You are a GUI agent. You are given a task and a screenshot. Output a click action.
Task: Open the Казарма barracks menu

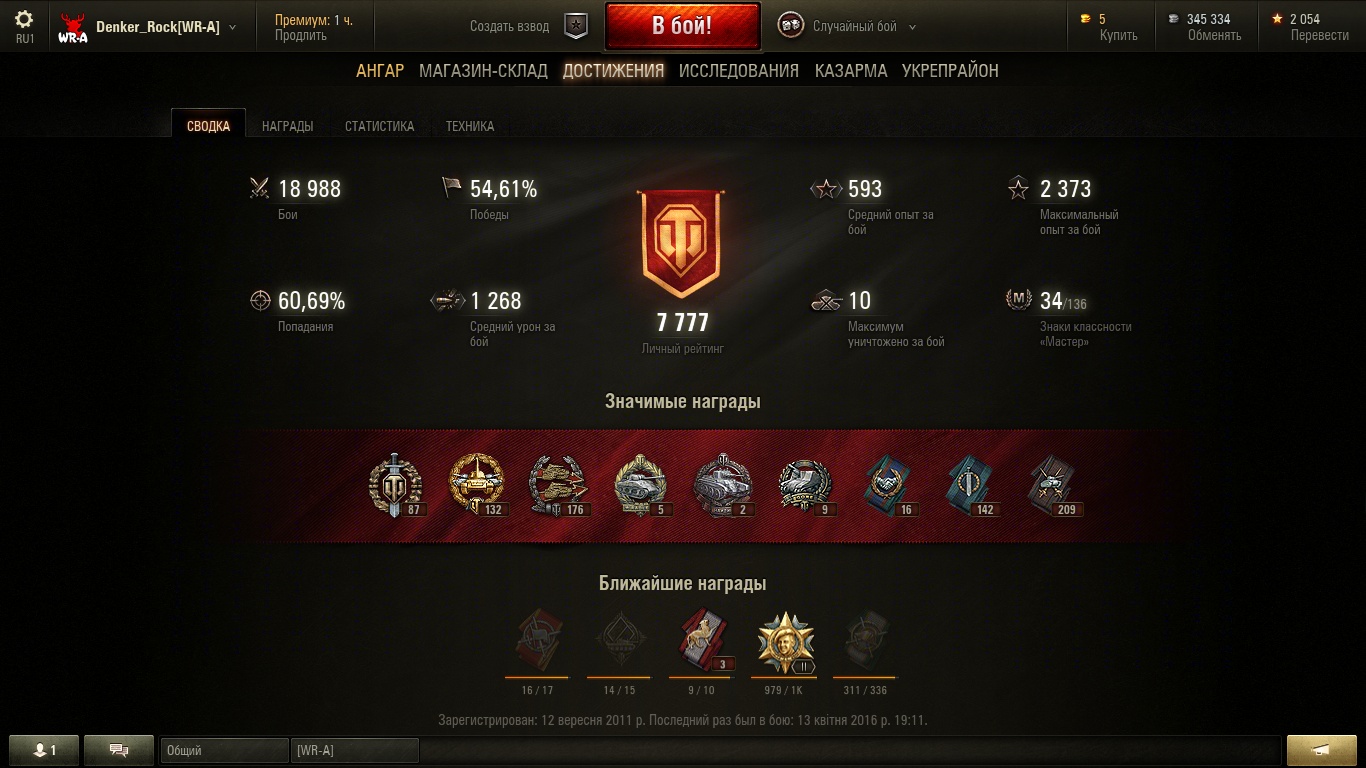coord(850,70)
